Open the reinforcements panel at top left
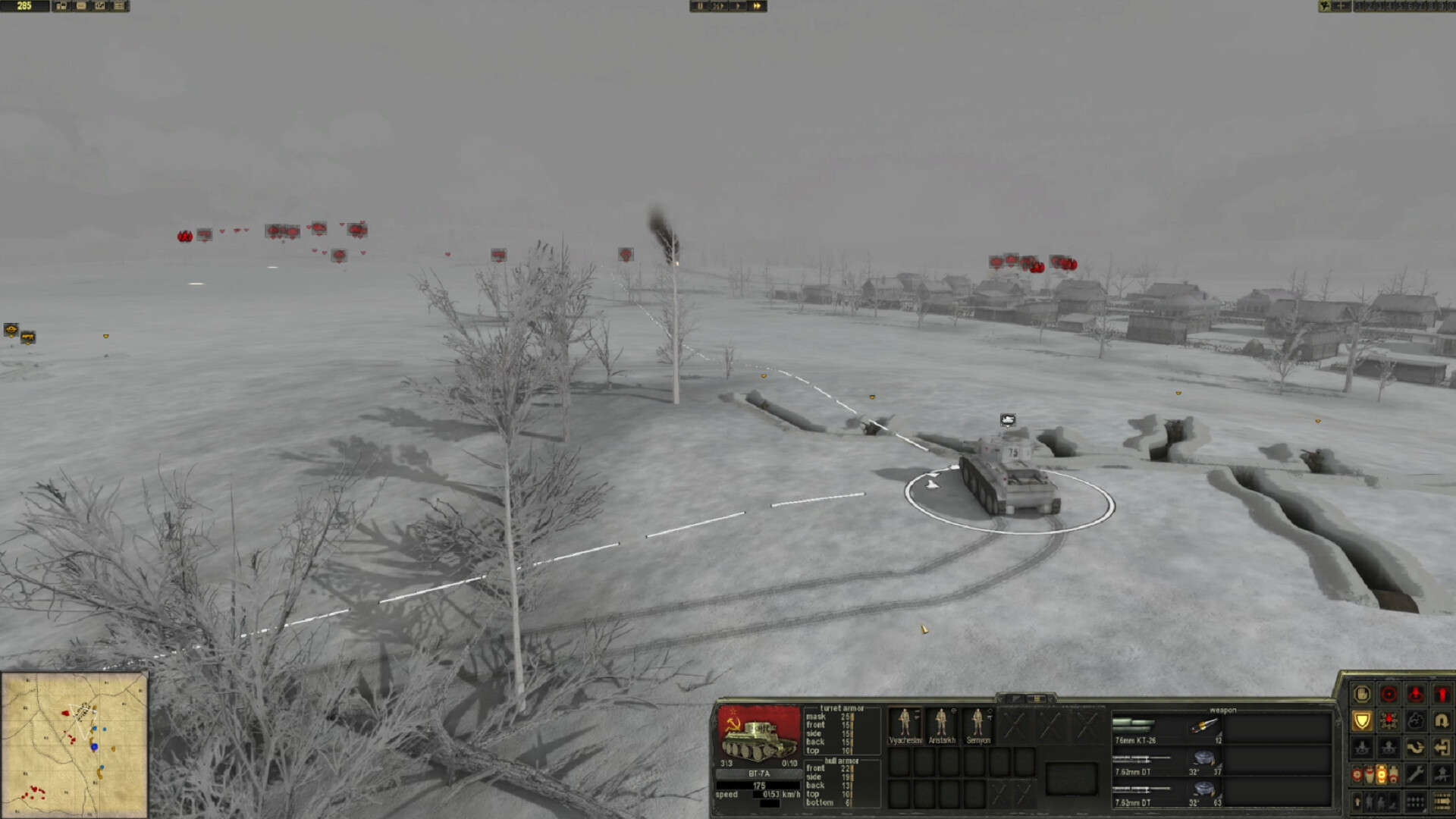 pos(61,6)
